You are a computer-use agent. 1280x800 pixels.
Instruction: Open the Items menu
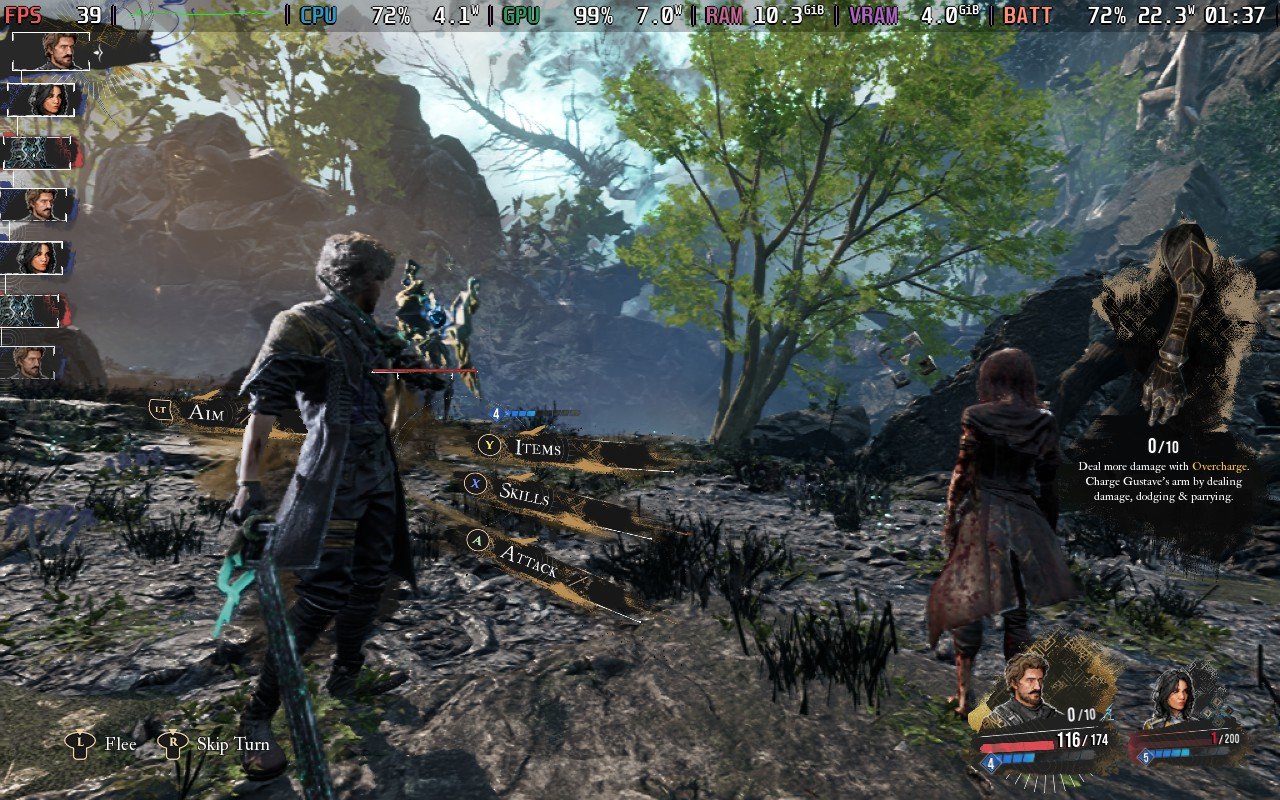click(537, 447)
